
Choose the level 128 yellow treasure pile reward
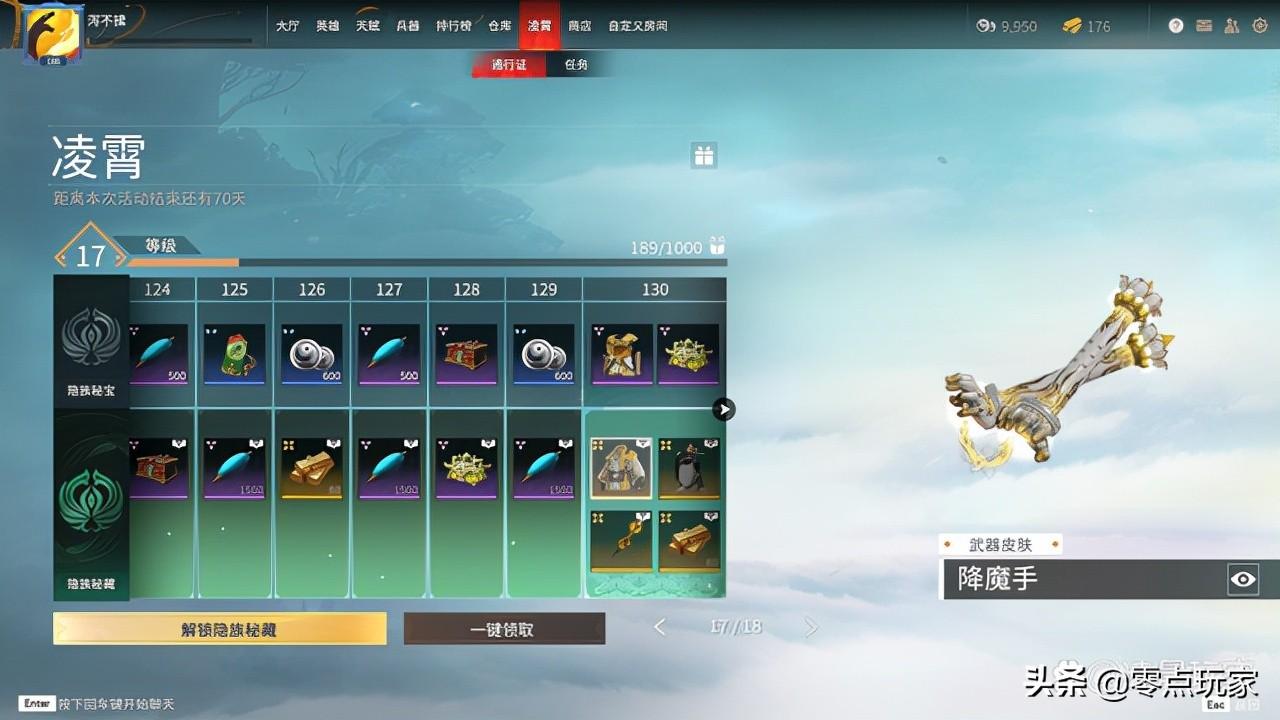(466, 468)
